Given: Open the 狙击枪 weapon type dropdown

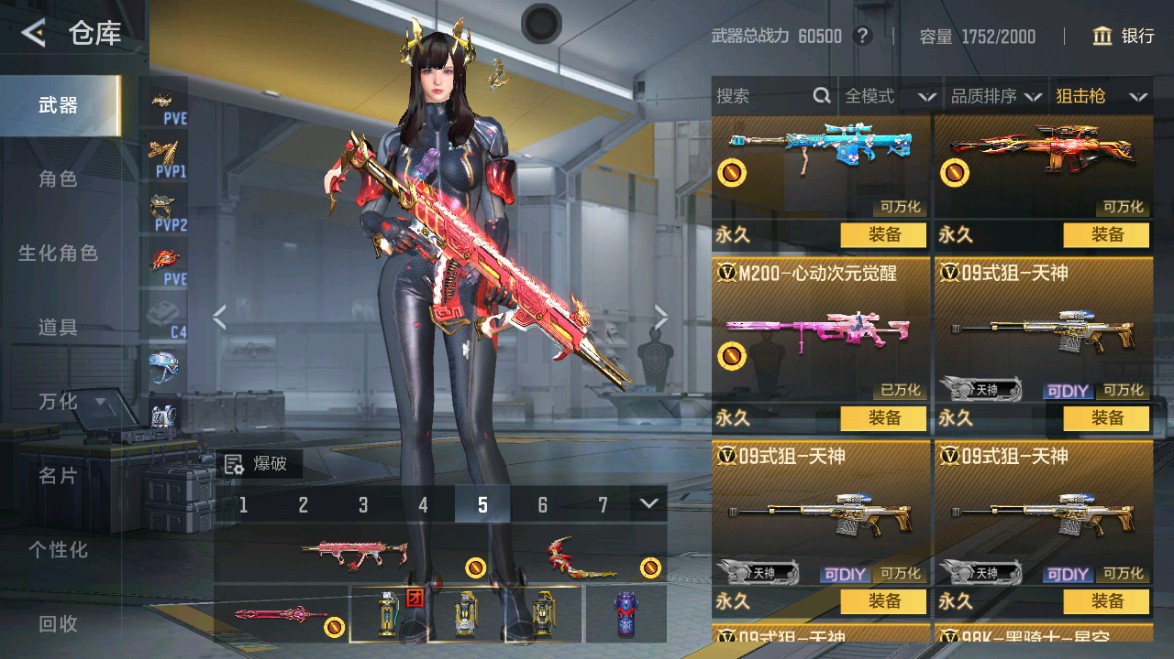Looking at the screenshot, I should click(1100, 96).
